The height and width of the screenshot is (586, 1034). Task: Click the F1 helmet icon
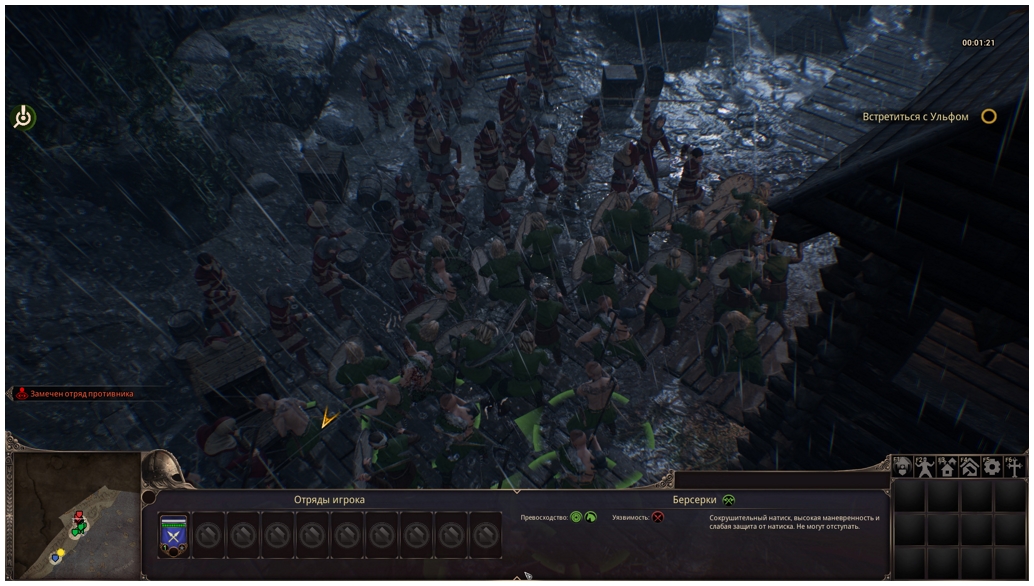click(903, 466)
